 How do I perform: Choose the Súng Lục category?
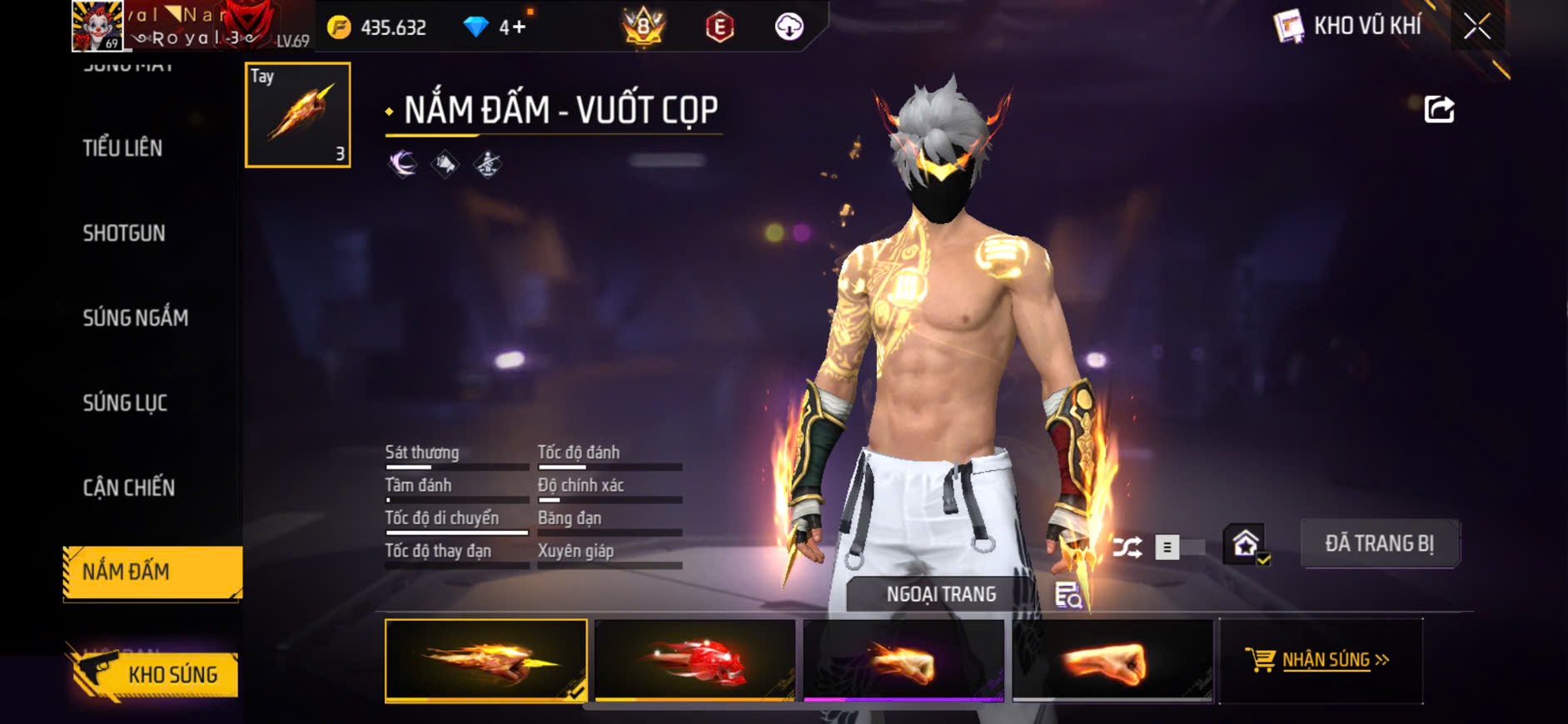coord(125,403)
